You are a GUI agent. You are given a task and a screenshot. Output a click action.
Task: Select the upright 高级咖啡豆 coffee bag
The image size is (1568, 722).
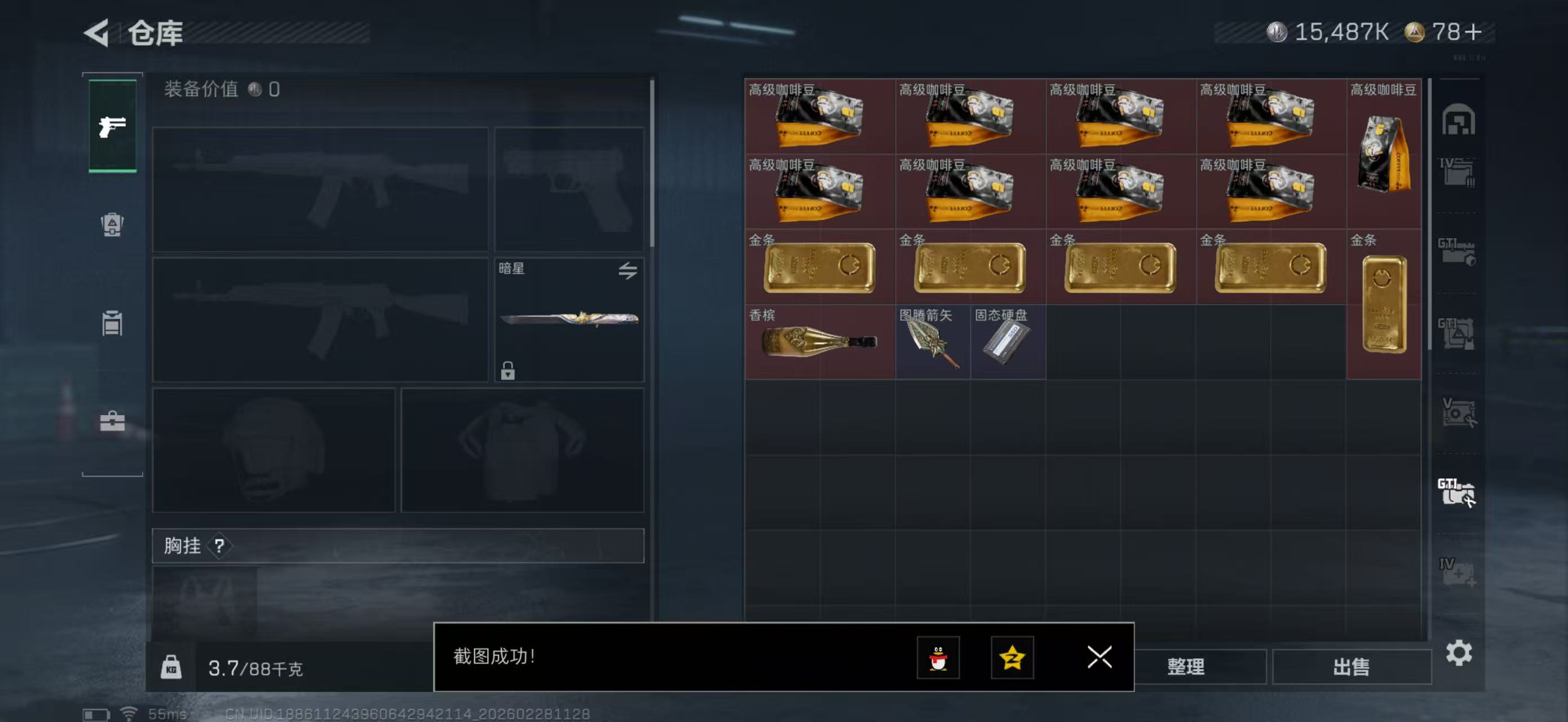pos(1384,153)
